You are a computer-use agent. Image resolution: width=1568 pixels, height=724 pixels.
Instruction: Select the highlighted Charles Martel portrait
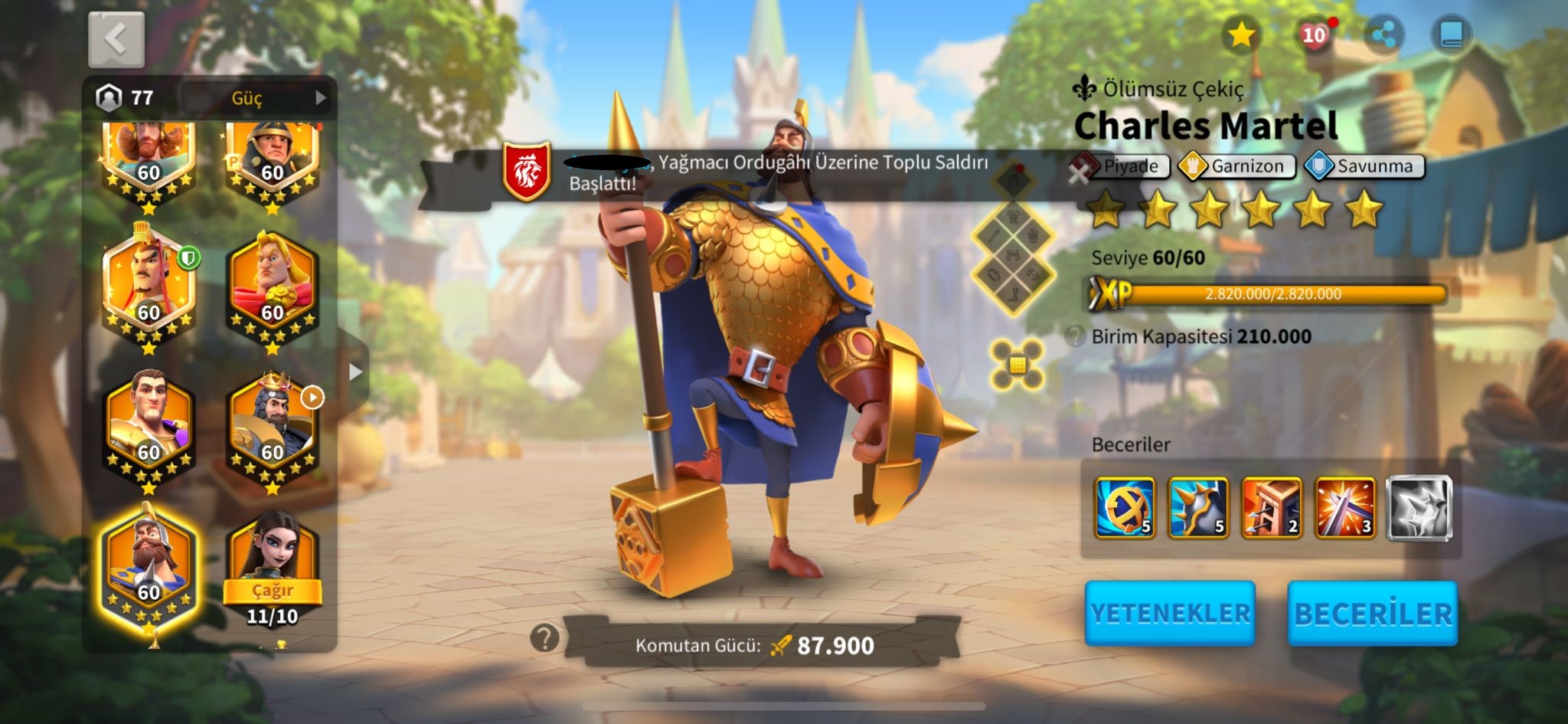(x=149, y=567)
